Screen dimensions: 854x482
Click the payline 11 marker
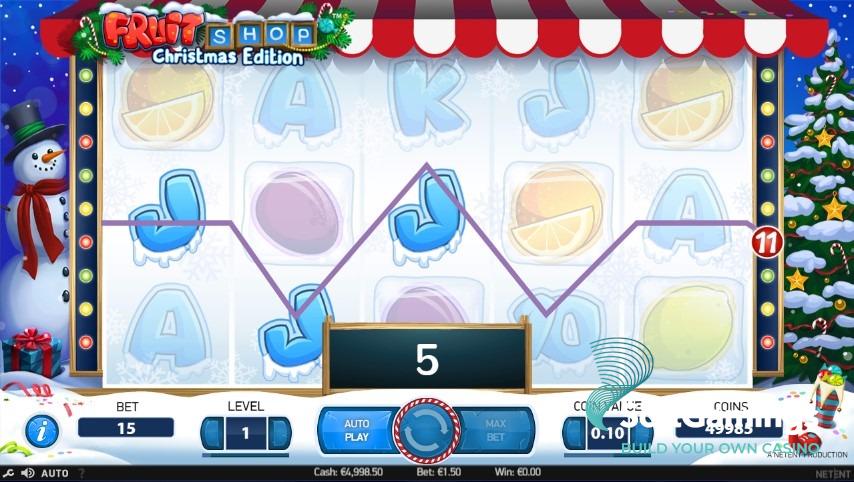pyautogui.click(x=766, y=241)
